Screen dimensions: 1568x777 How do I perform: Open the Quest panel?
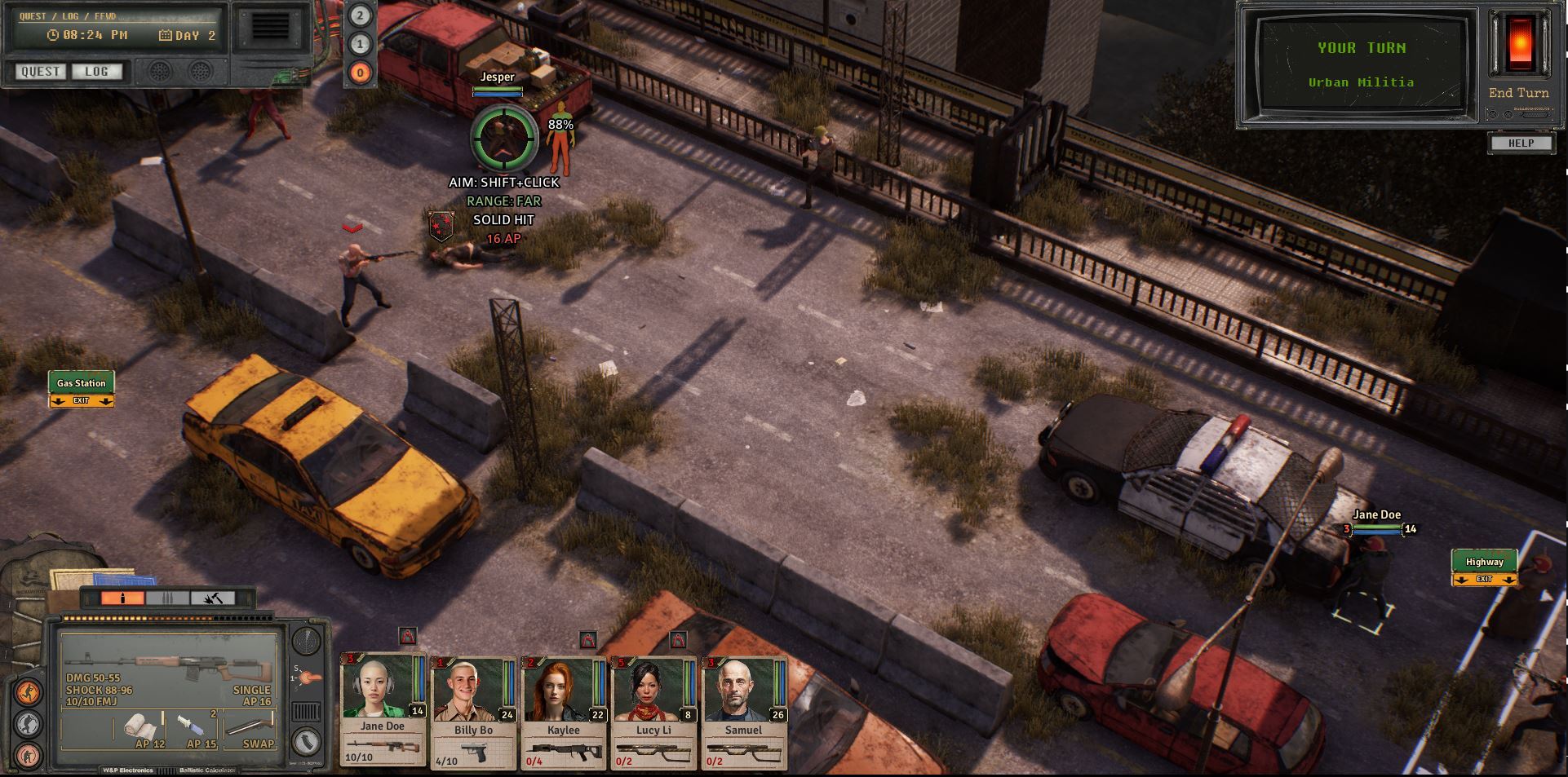coord(40,72)
